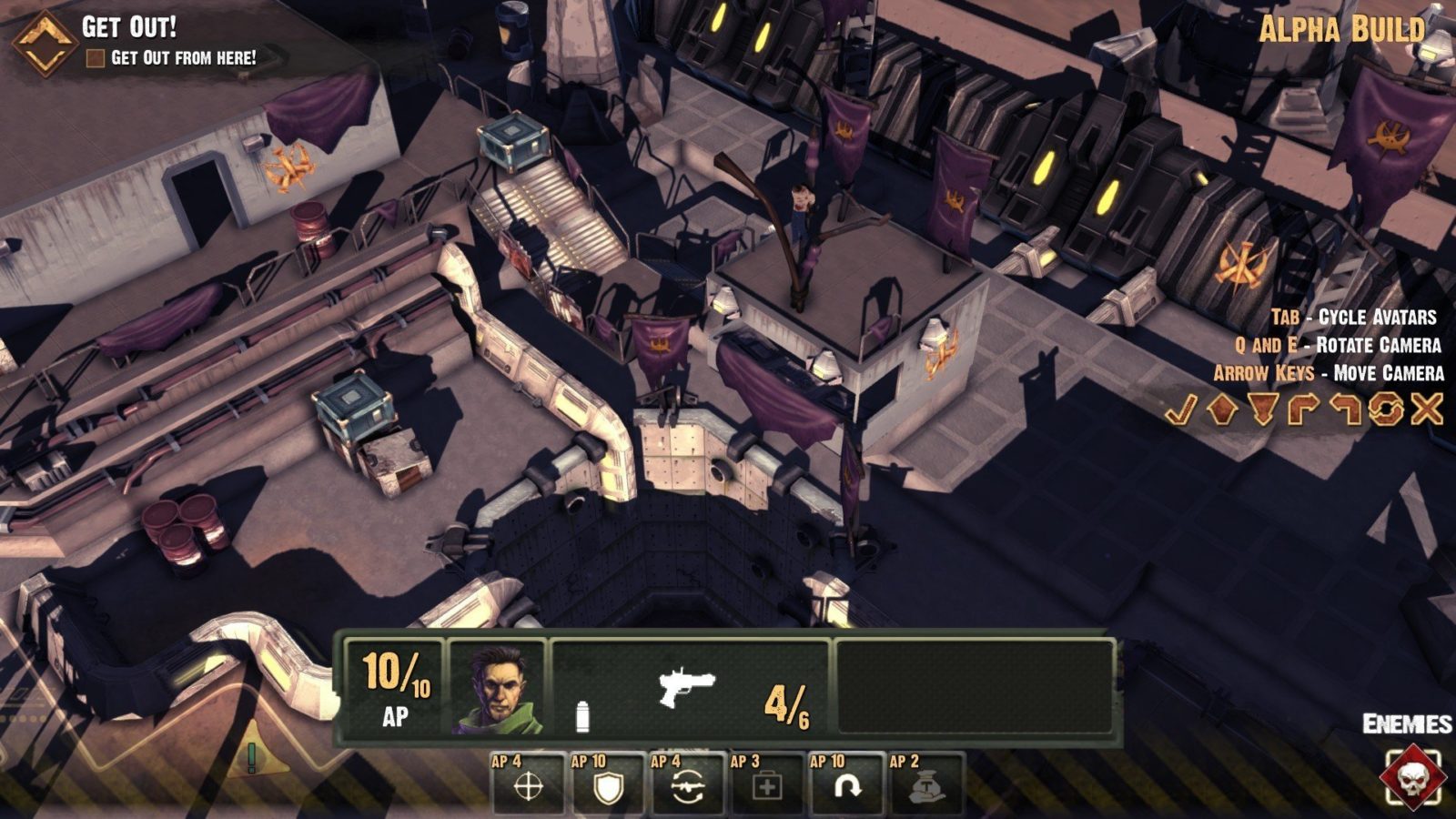1456x819 pixels.
Task: Use the weapon swap action
Action: (687, 784)
